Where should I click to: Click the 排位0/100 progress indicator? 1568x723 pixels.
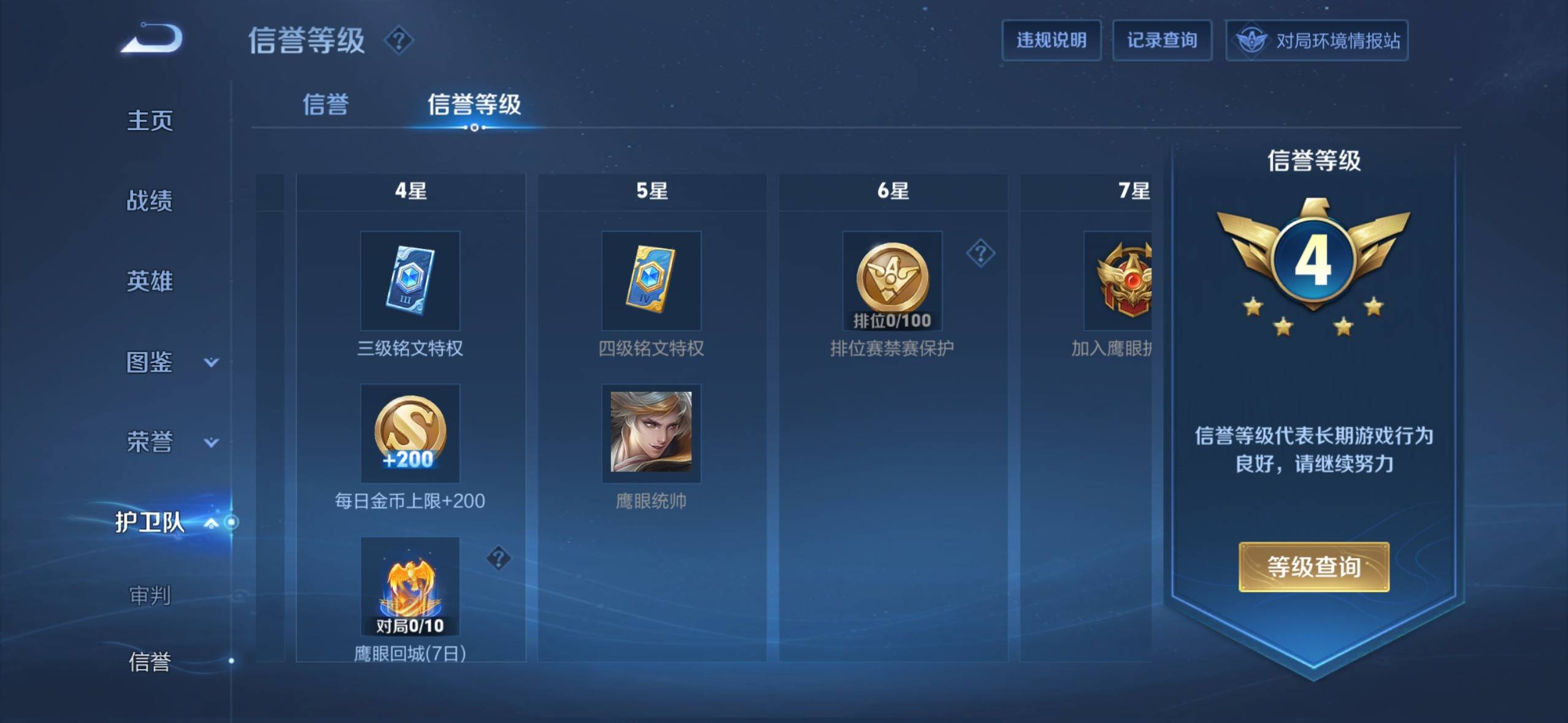[x=891, y=319]
